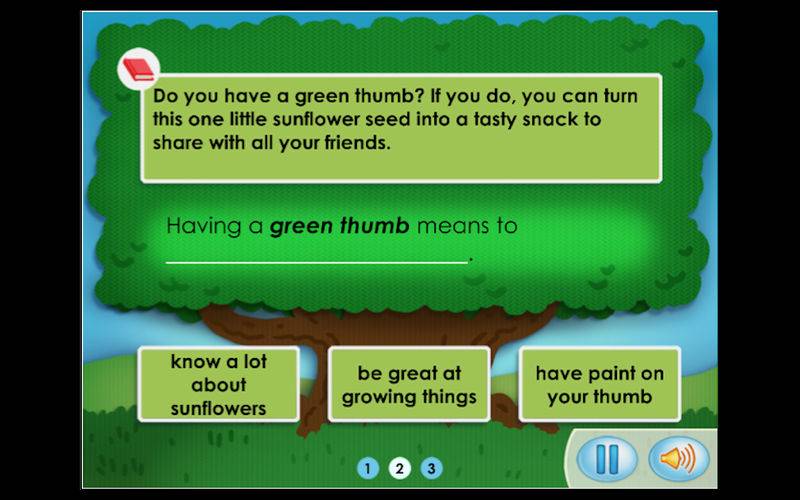Screen dimensions: 800x500
Task: Choose the answer "know a lot about sunflowers"
Action: tap(219, 384)
